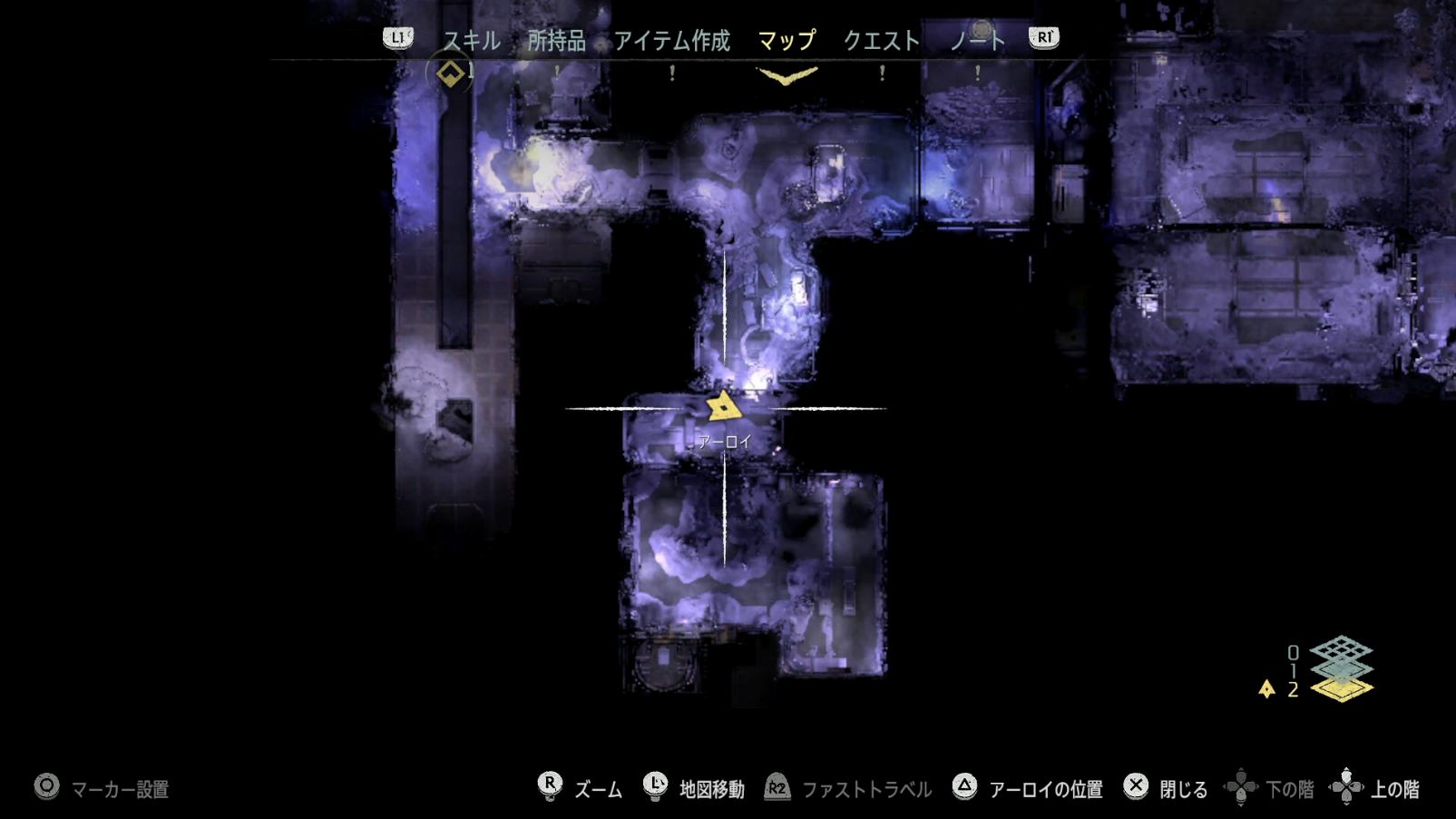The image size is (1456, 819).
Task: Click the R1 shoulder button icon
Action: pyautogui.click(x=1044, y=39)
